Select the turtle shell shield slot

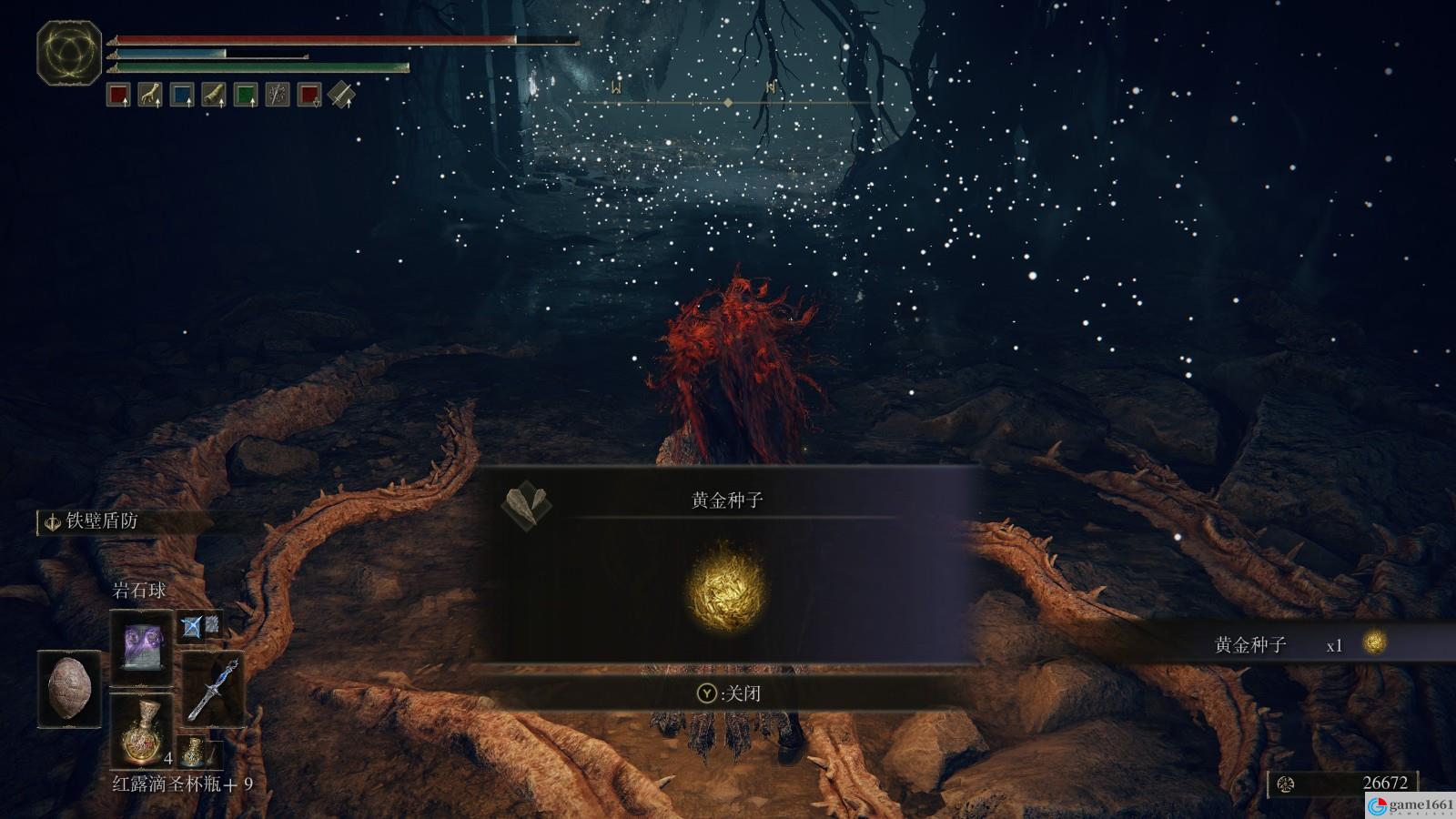pyautogui.click(x=69, y=689)
